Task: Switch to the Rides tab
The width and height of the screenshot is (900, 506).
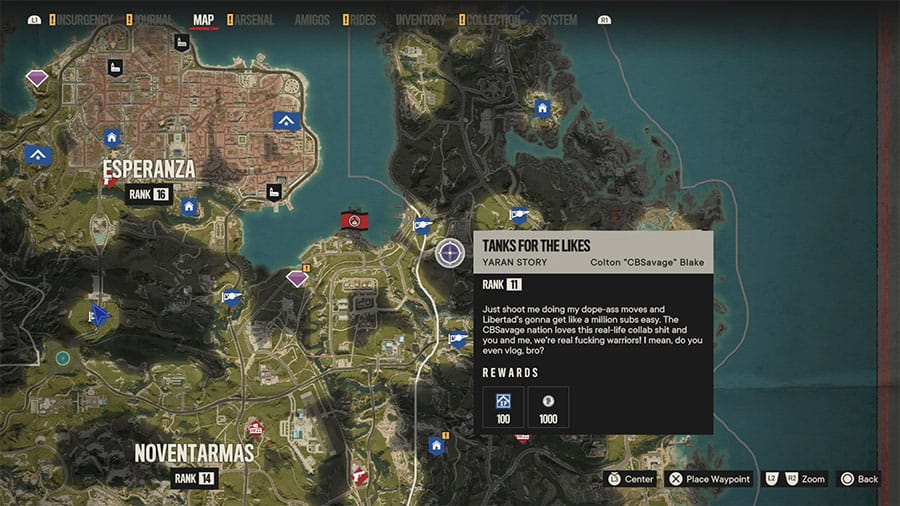Action: tap(364, 19)
